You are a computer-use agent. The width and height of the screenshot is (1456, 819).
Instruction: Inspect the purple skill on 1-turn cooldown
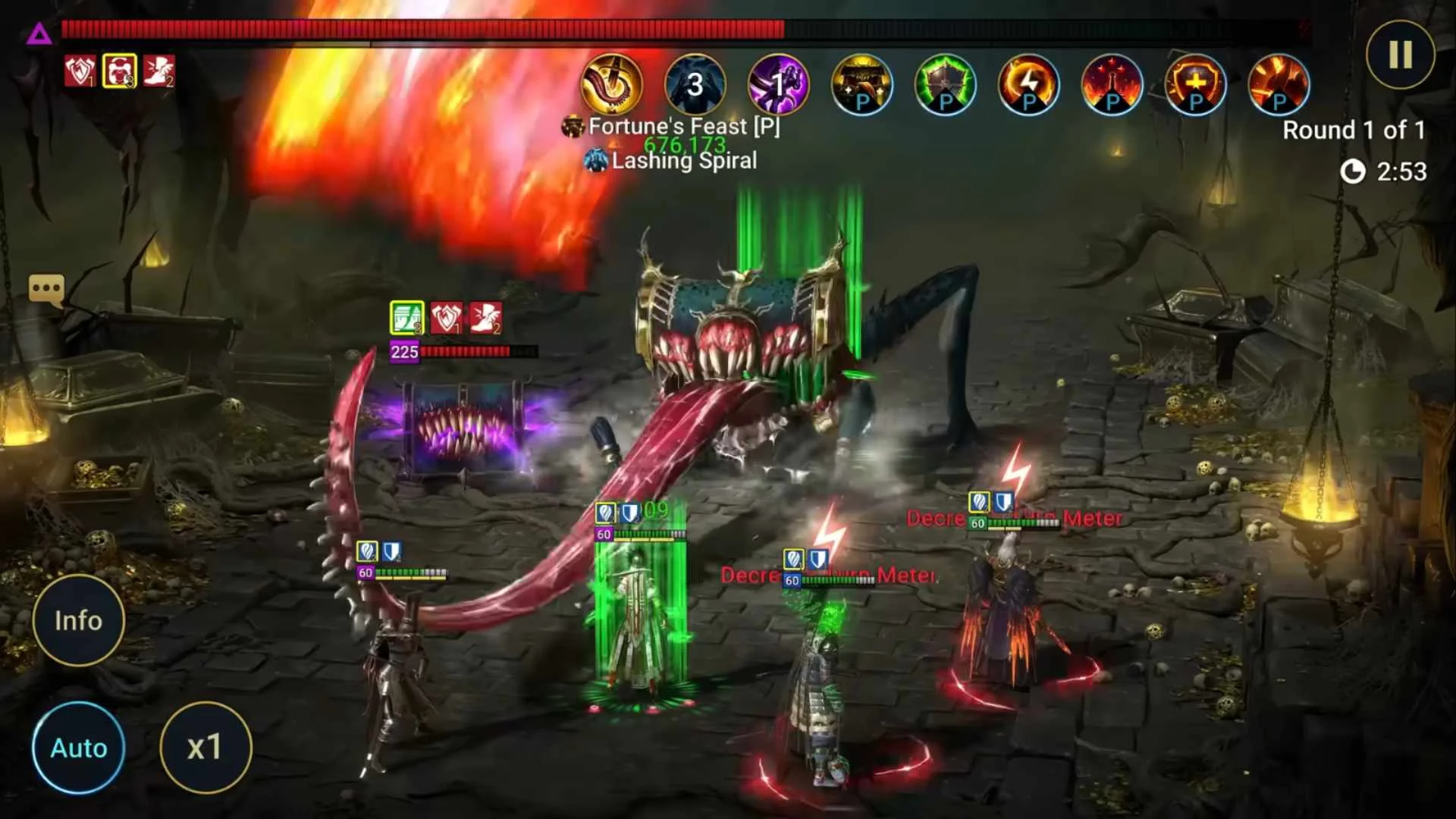(x=778, y=84)
